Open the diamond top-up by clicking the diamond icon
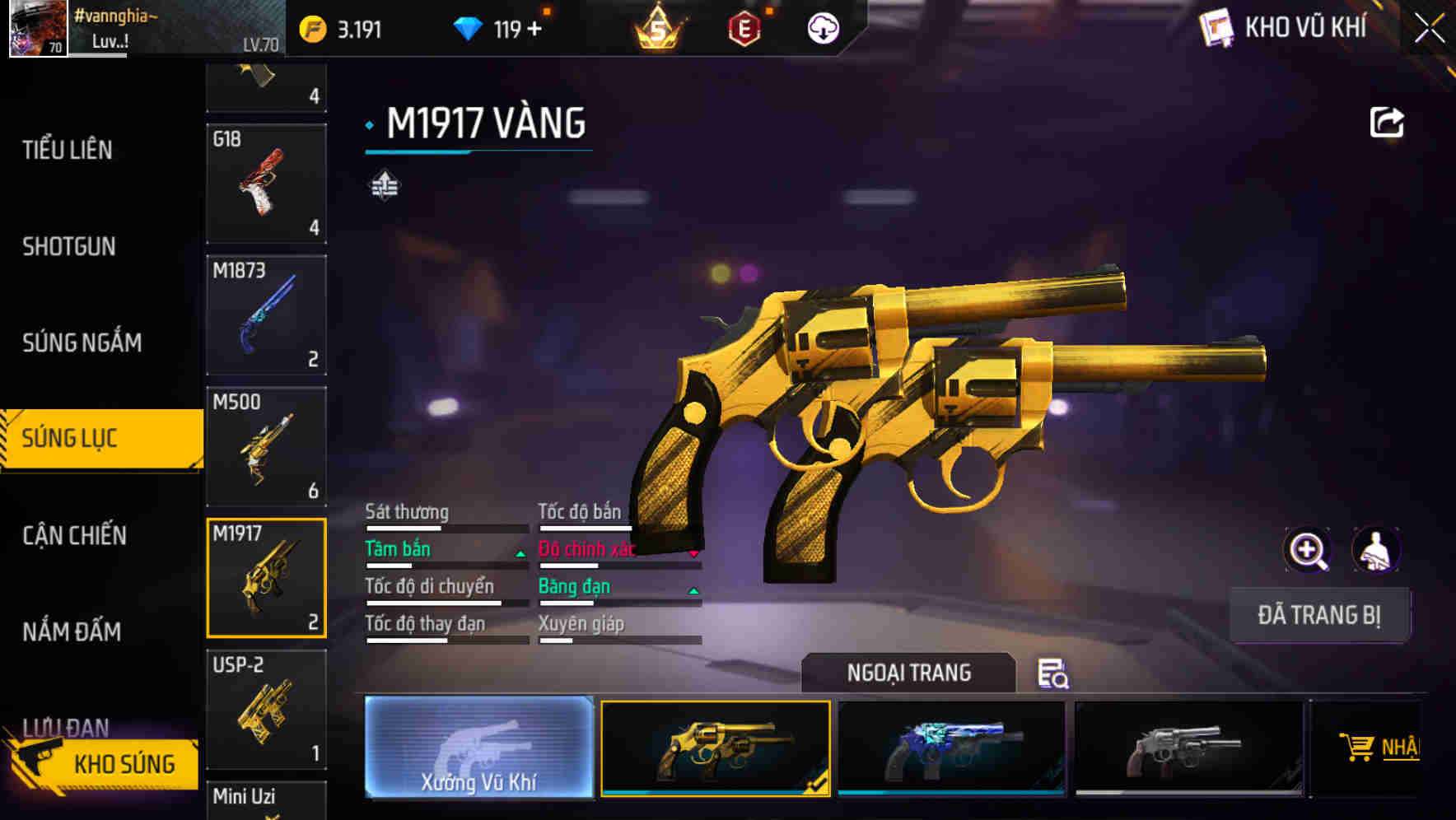Screen dimensions: 1456x820 tap(469, 27)
